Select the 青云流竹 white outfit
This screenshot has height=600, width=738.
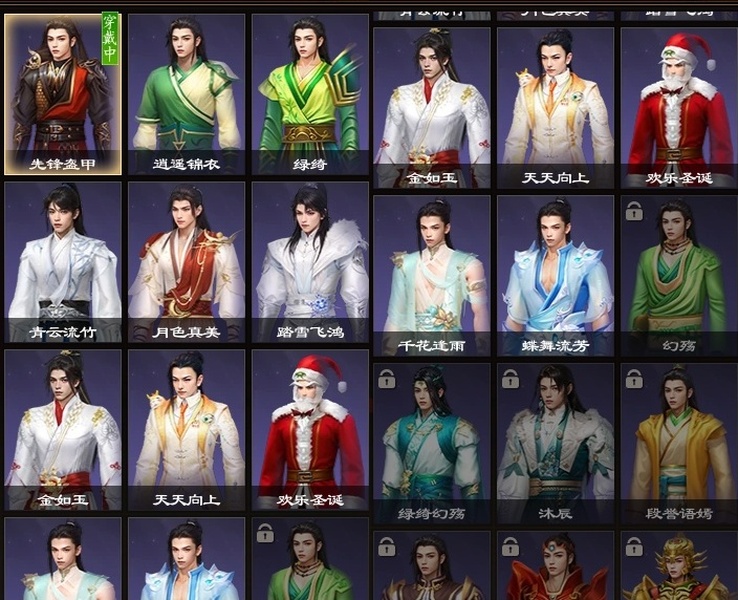63,262
